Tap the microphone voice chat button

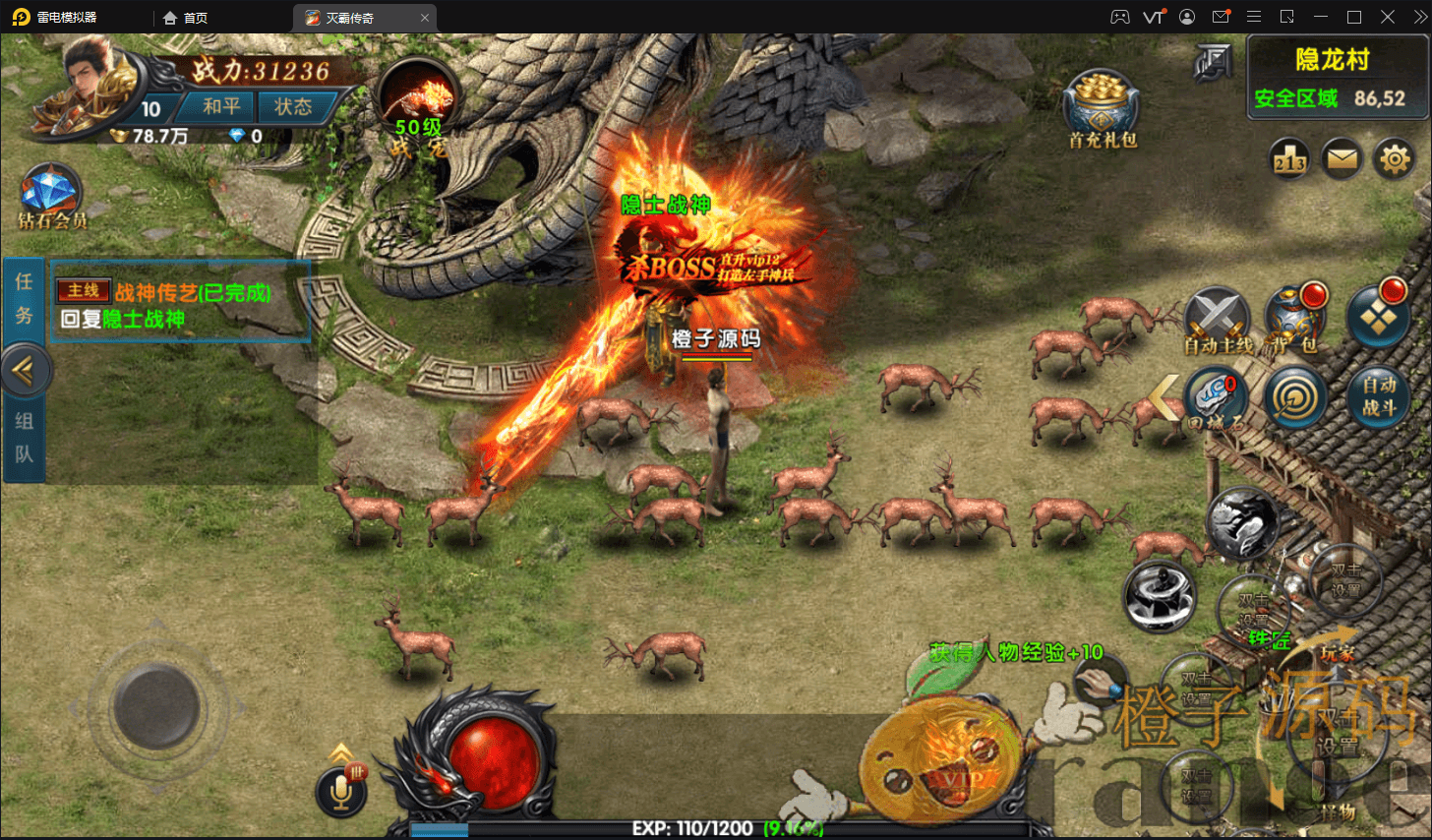click(341, 791)
